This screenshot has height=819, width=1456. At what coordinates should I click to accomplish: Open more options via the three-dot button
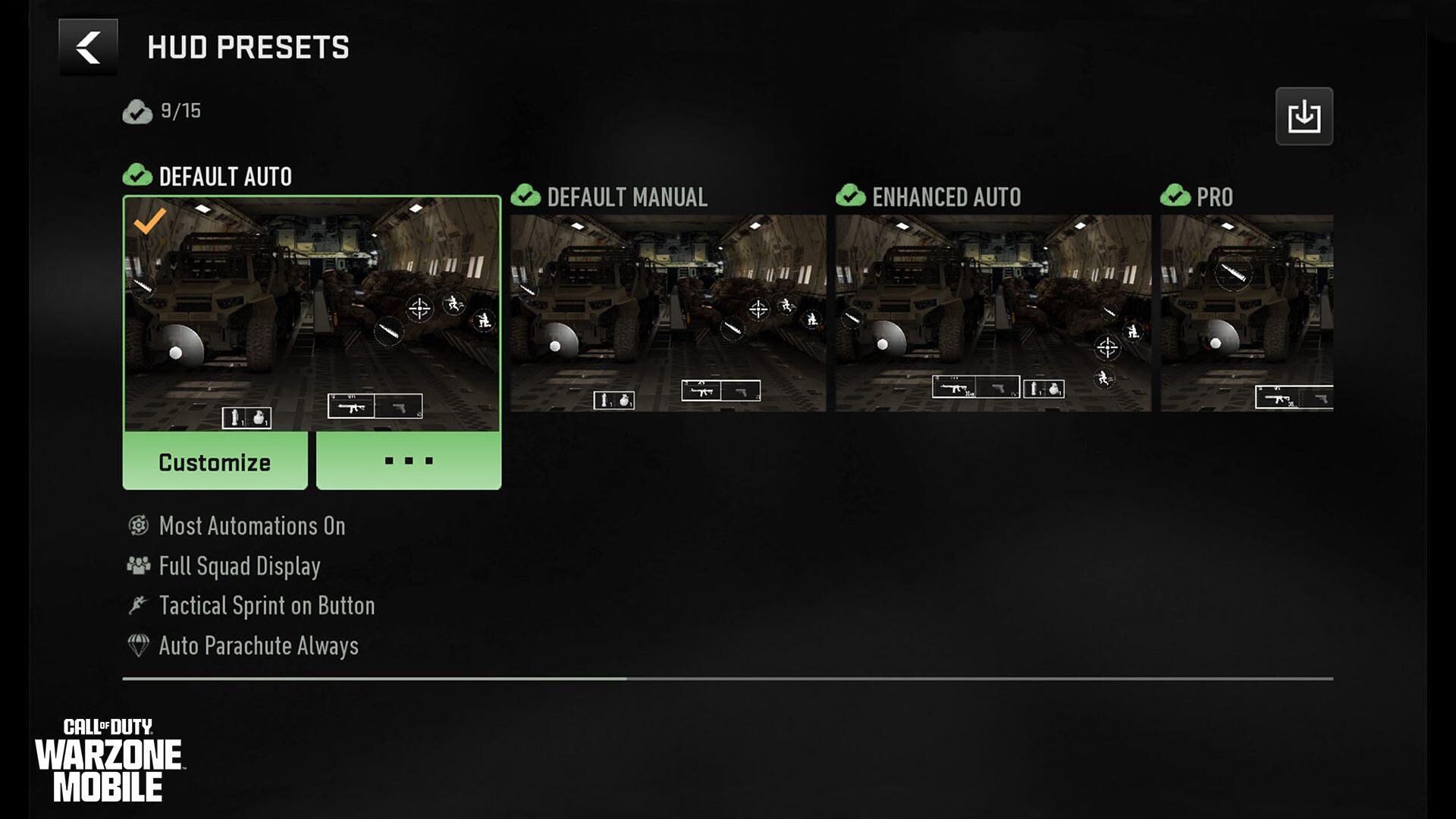tap(408, 460)
